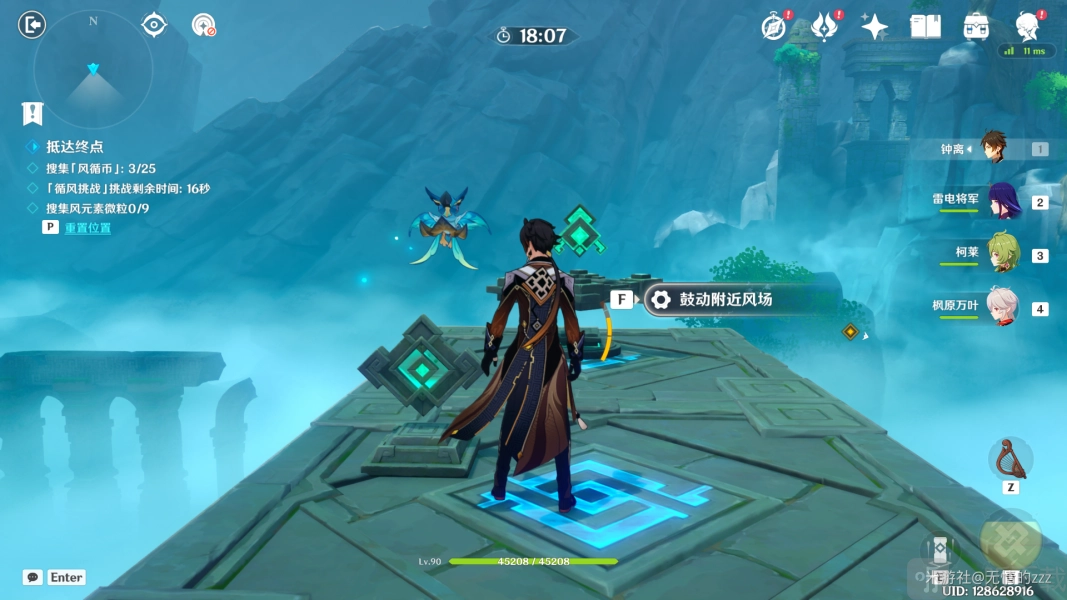Open the character menu head icon

point(1026,27)
